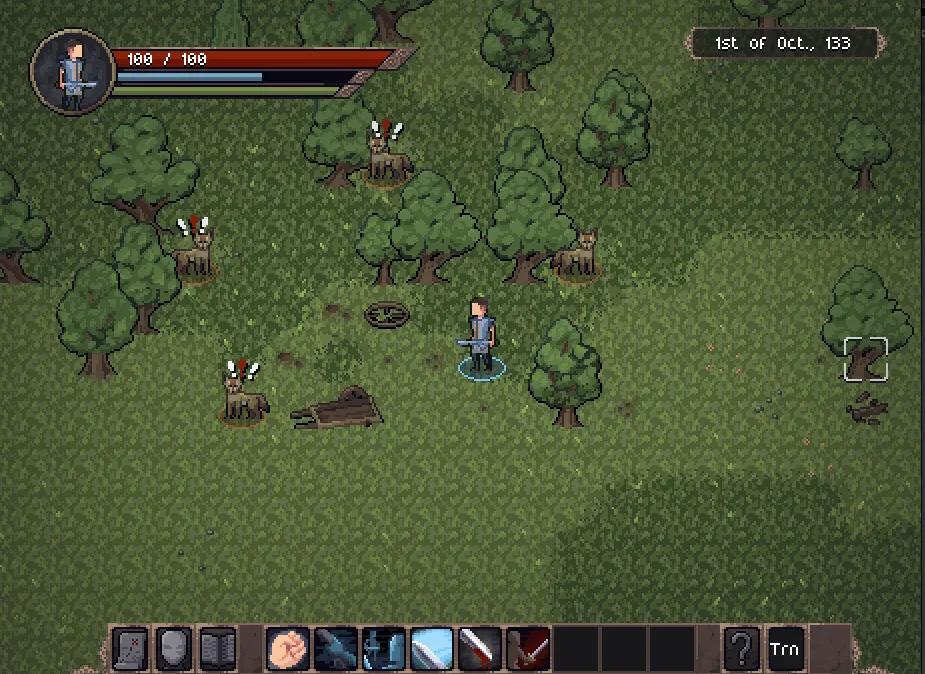Open the journal book icon
The image size is (925, 674).
pyautogui.click(x=218, y=649)
